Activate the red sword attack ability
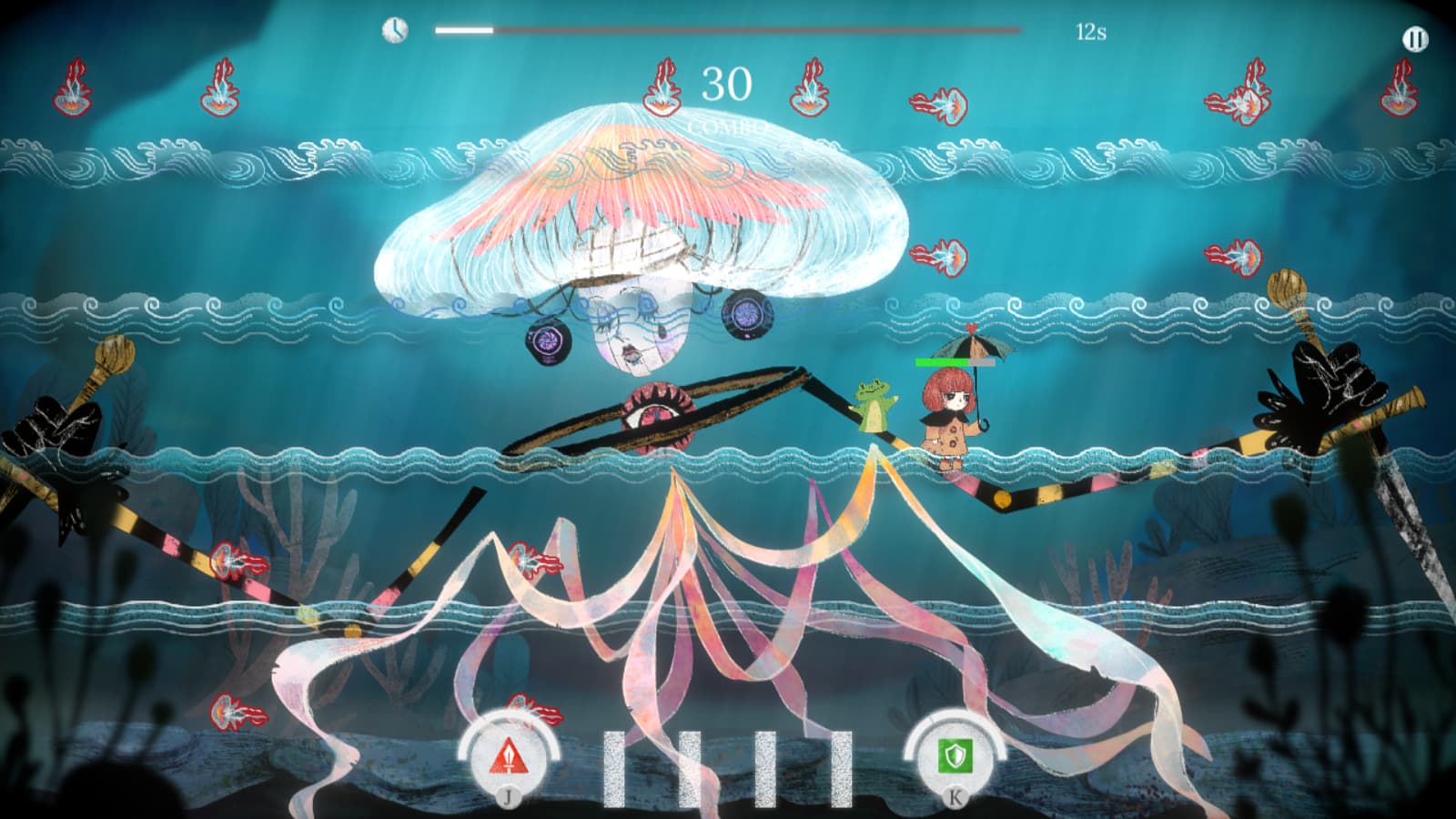Screen dimensions: 1456x819 click(x=507, y=756)
